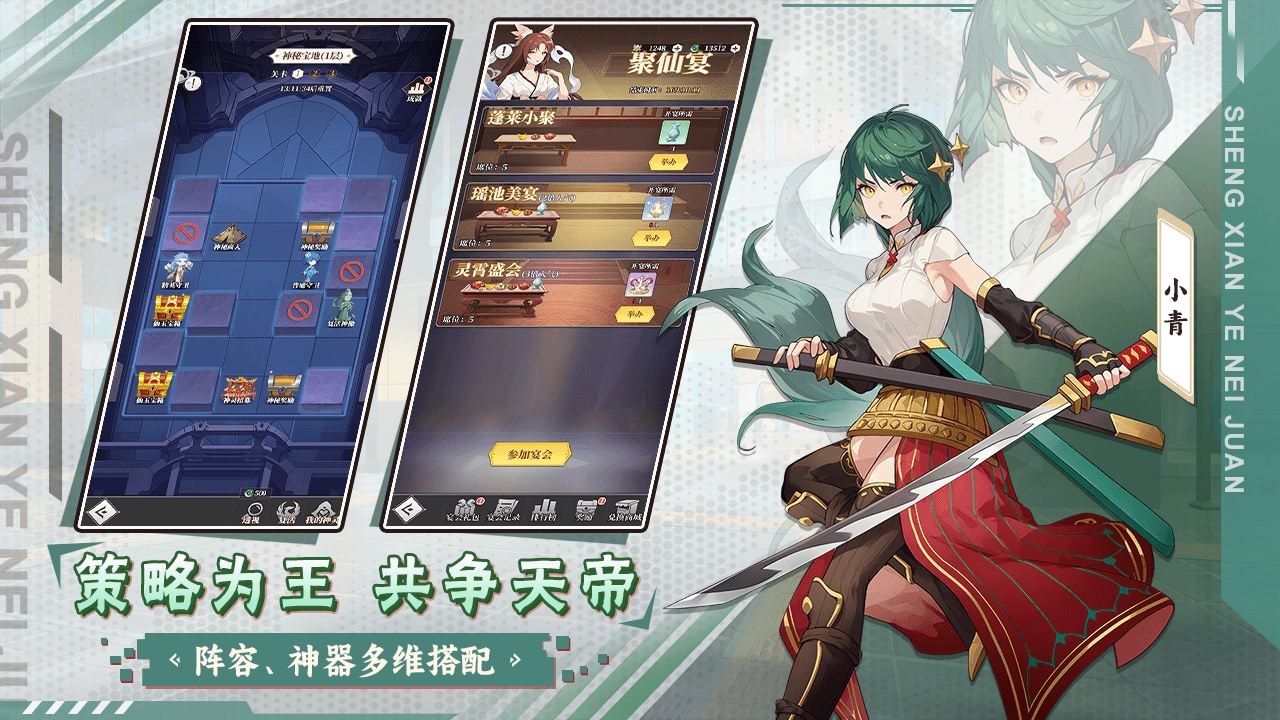Select stage tab 3 in the 关卡 selector
The height and width of the screenshot is (720, 1280).
coord(331,73)
